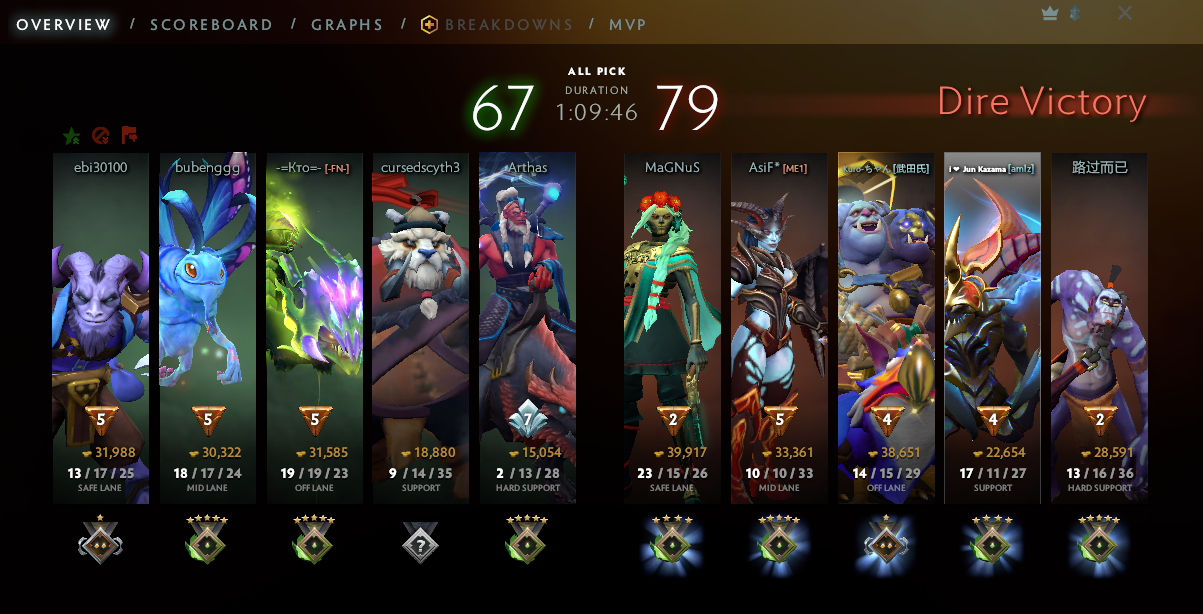Open the Graphs tab
Image resolution: width=1203 pixels, height=614 pixels.
point(347,25)
